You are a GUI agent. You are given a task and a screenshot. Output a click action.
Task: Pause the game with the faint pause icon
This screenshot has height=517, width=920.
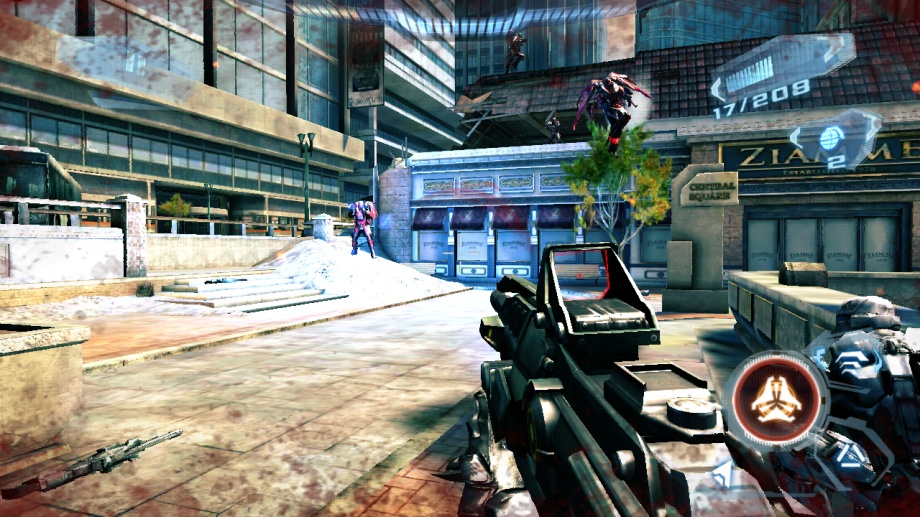(x=136, y=62)
